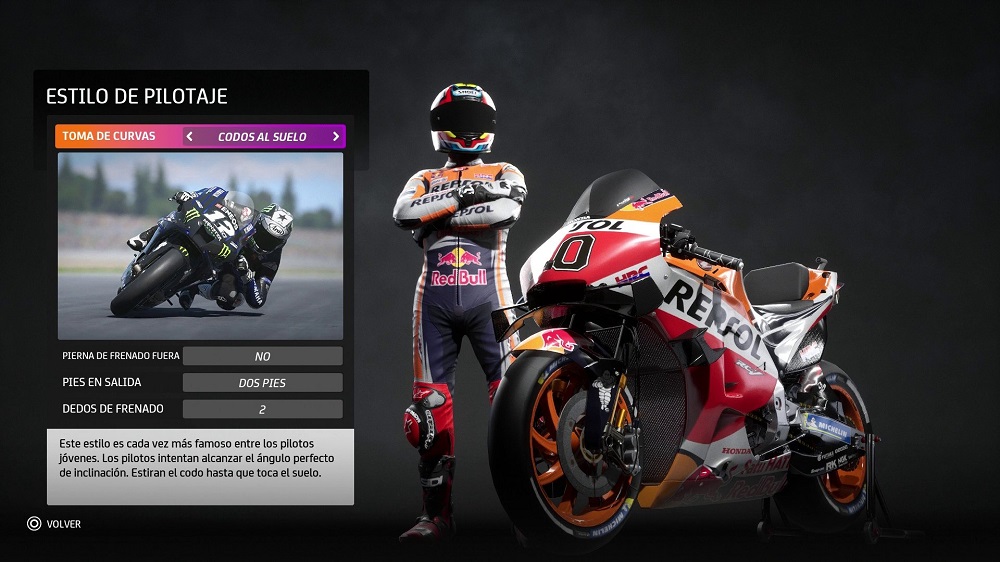Select the Dedos de Frenado setting
Viewport: 1000px width, 562px height.
pos(200,408)
